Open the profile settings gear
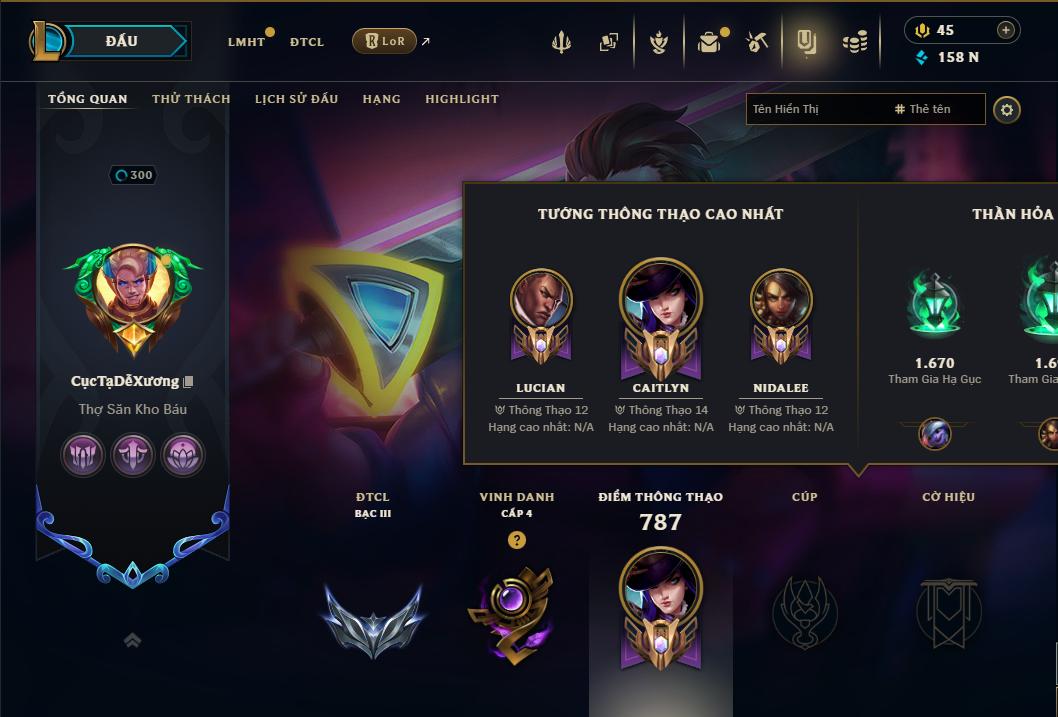This screenshot has height=717, width=1058. click(1007, 109)
